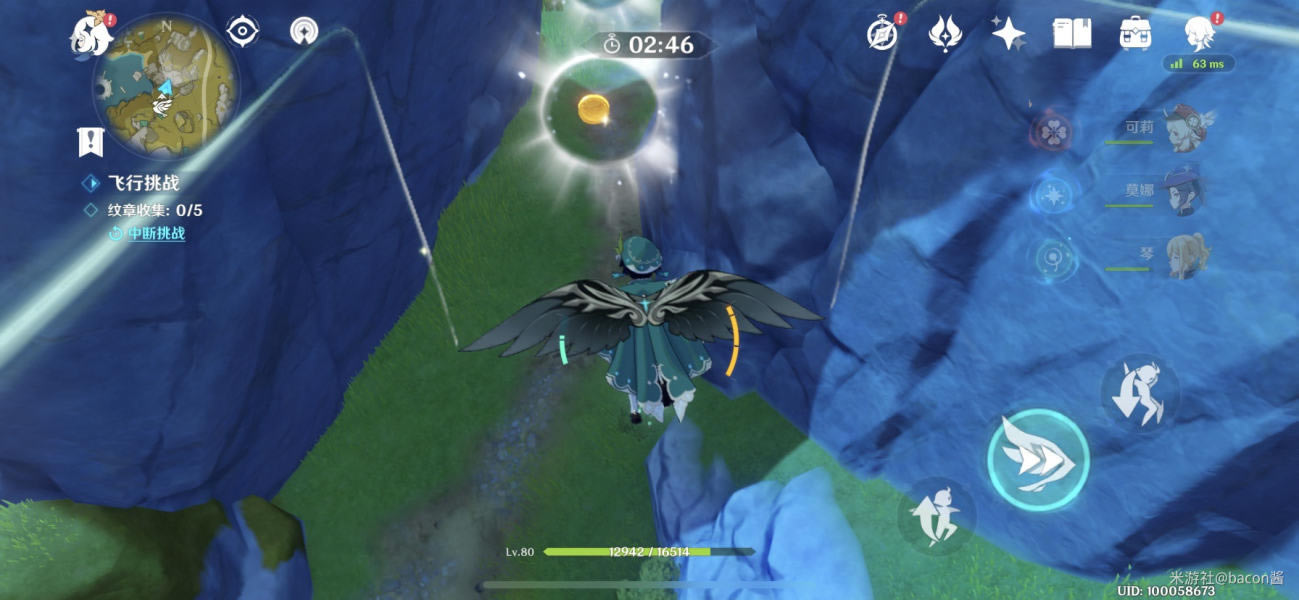The image size is (1299, 600).
Task: Open the events compass icon
Action: (881, 34)
